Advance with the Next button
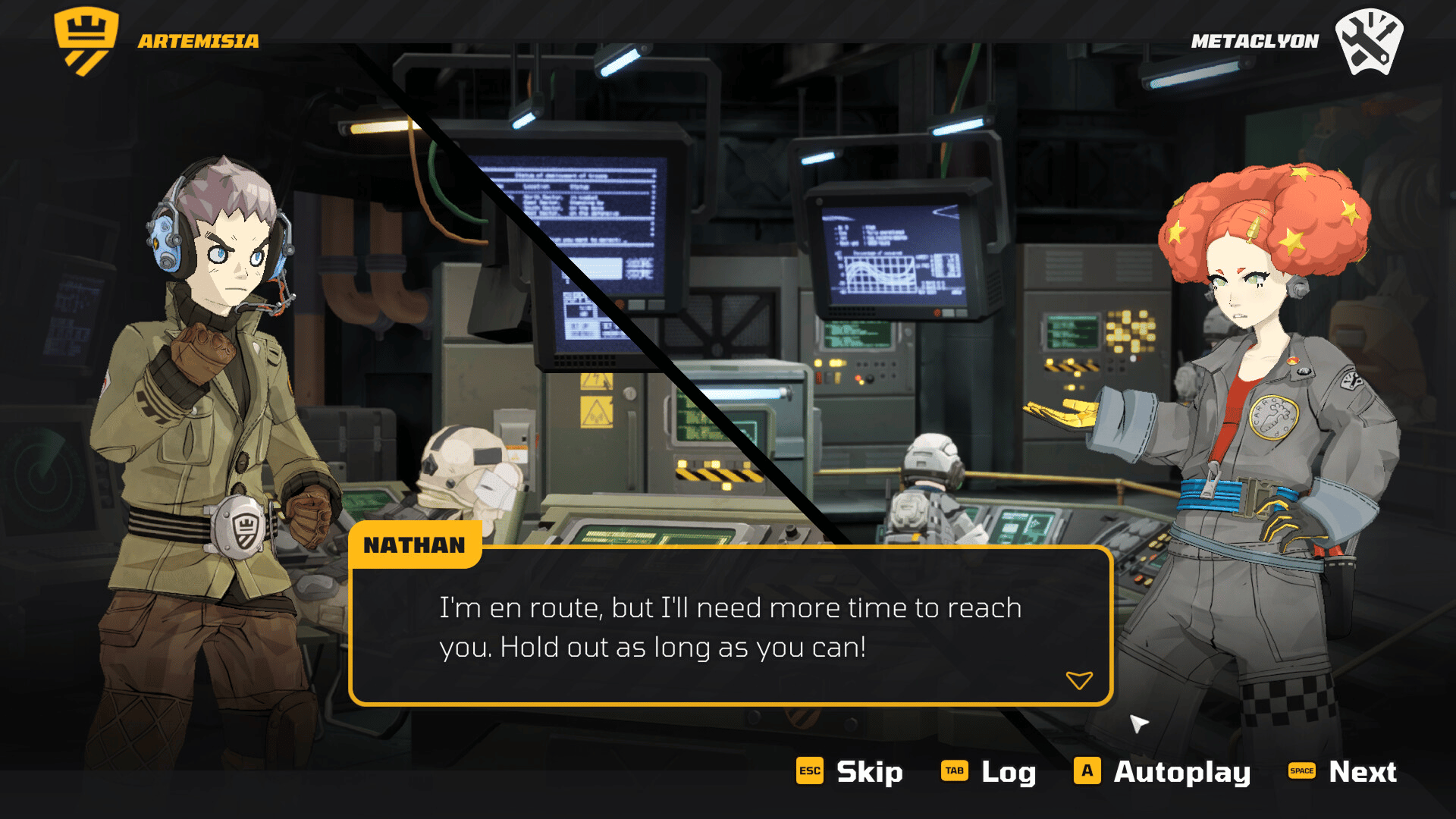This screenshot has height=819, width=1456. coord(1343,771)
